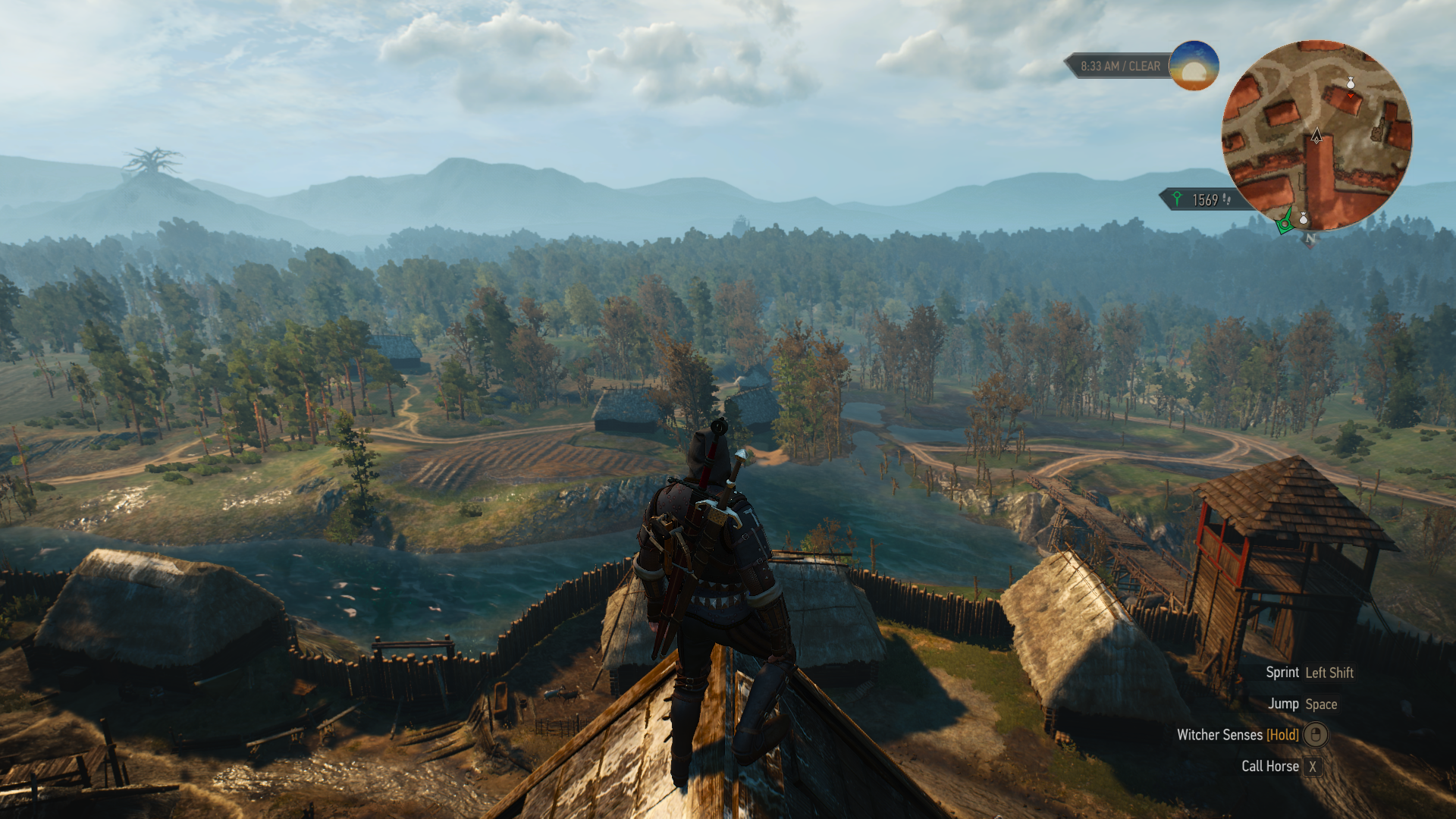Open the 8:33 AM / CLEAR time banner
Viewport: 1456px width, 819px height.
click(1121, 66)
